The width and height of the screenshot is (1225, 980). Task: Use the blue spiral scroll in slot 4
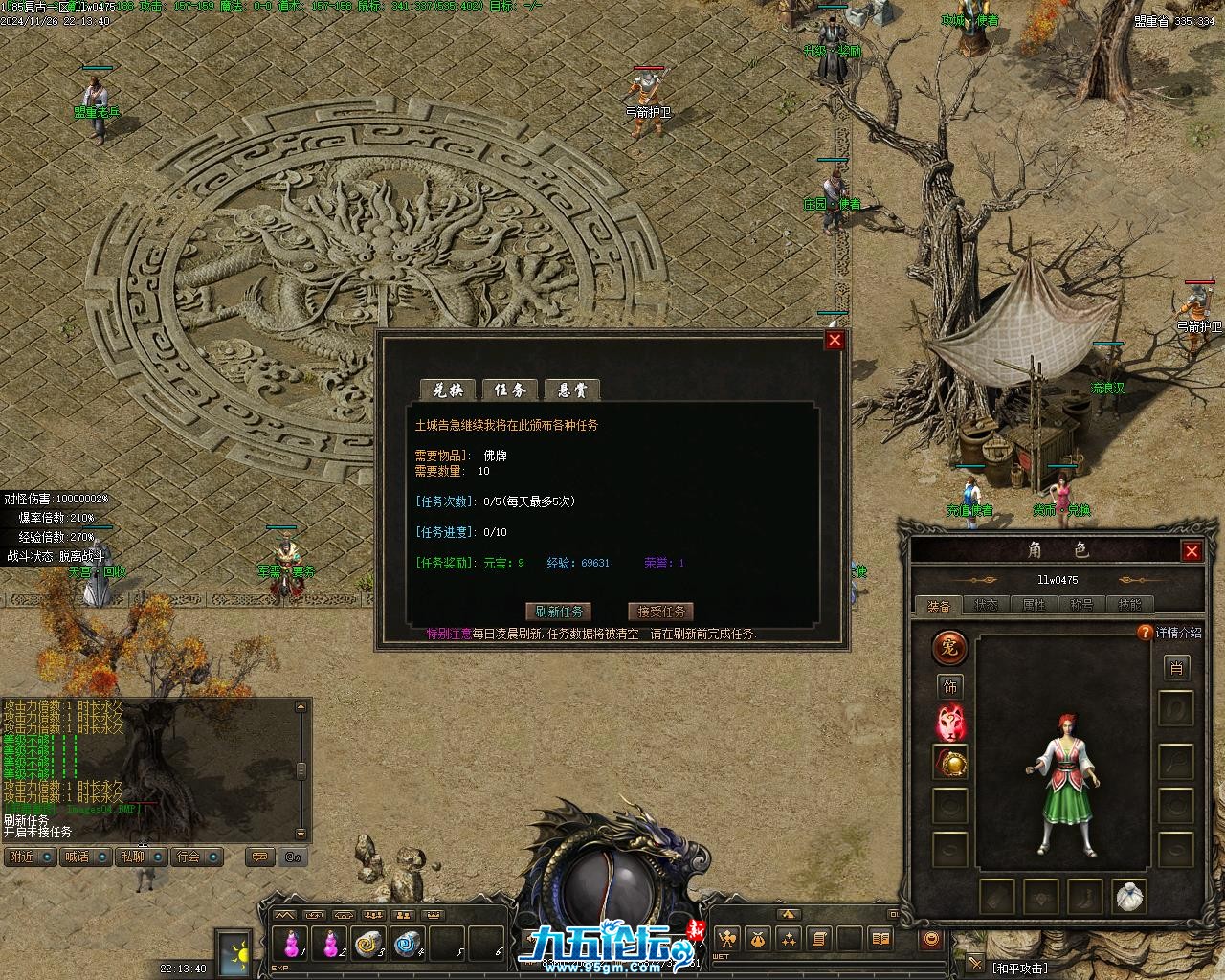pos(408,945)
